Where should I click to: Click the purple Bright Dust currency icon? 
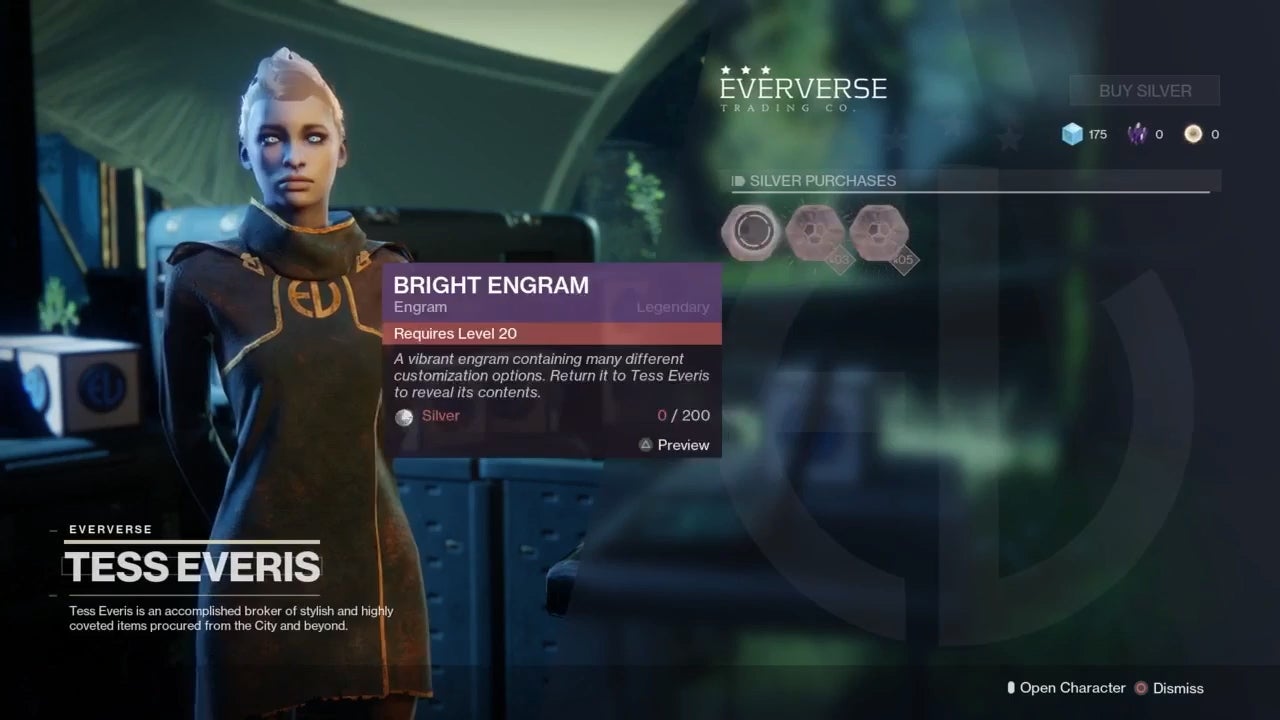pos(1136,133)
